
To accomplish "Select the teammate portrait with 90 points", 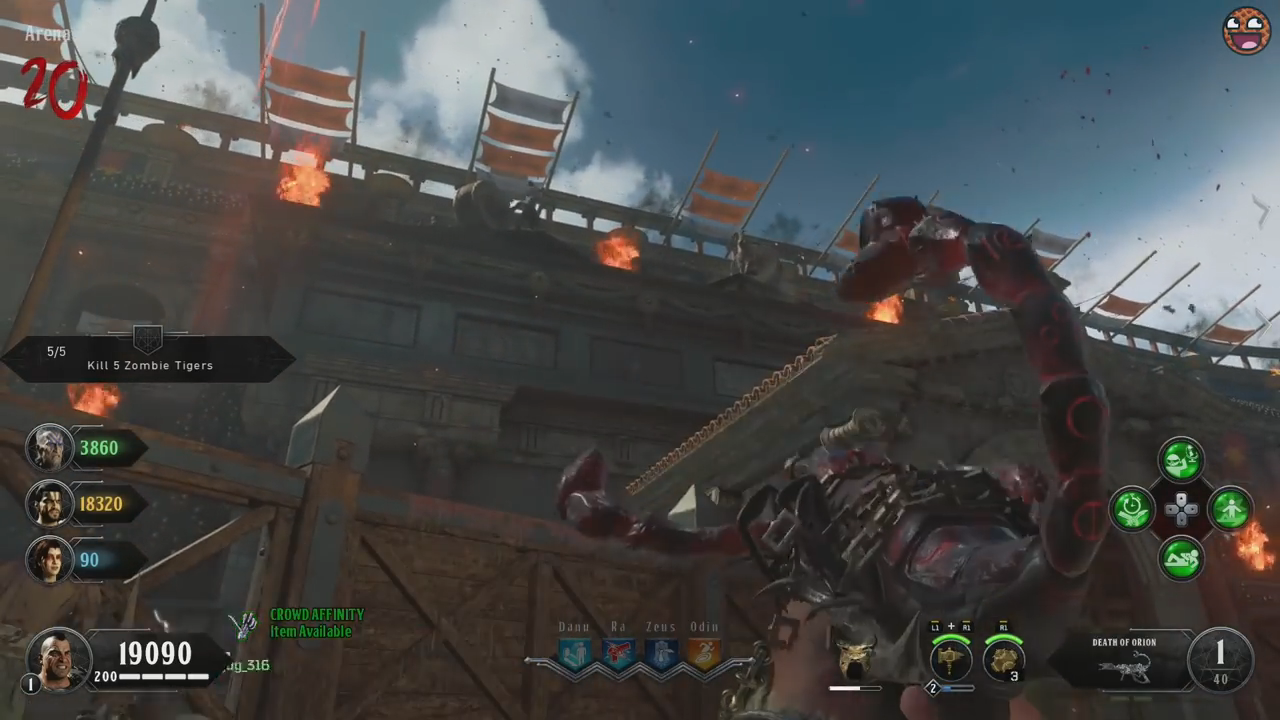I will pyautogui.click(x=49, y=560).
